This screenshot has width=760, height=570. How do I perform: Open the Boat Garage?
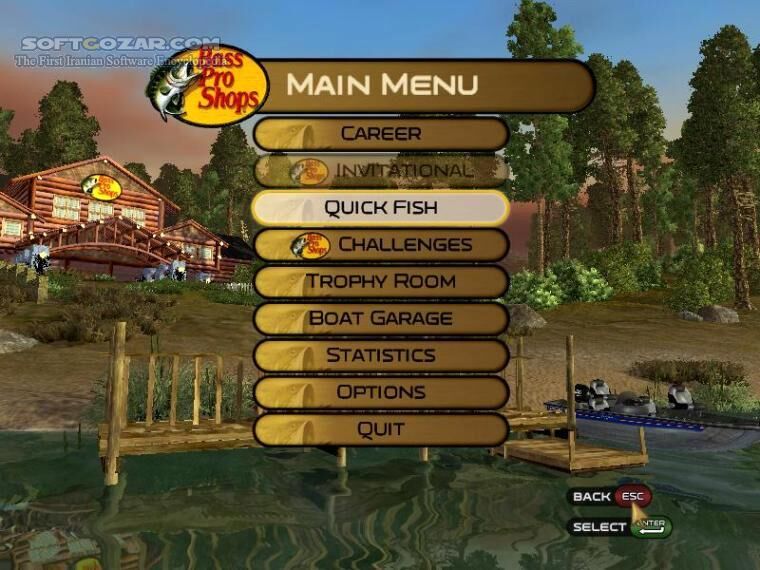coord(381,319)
